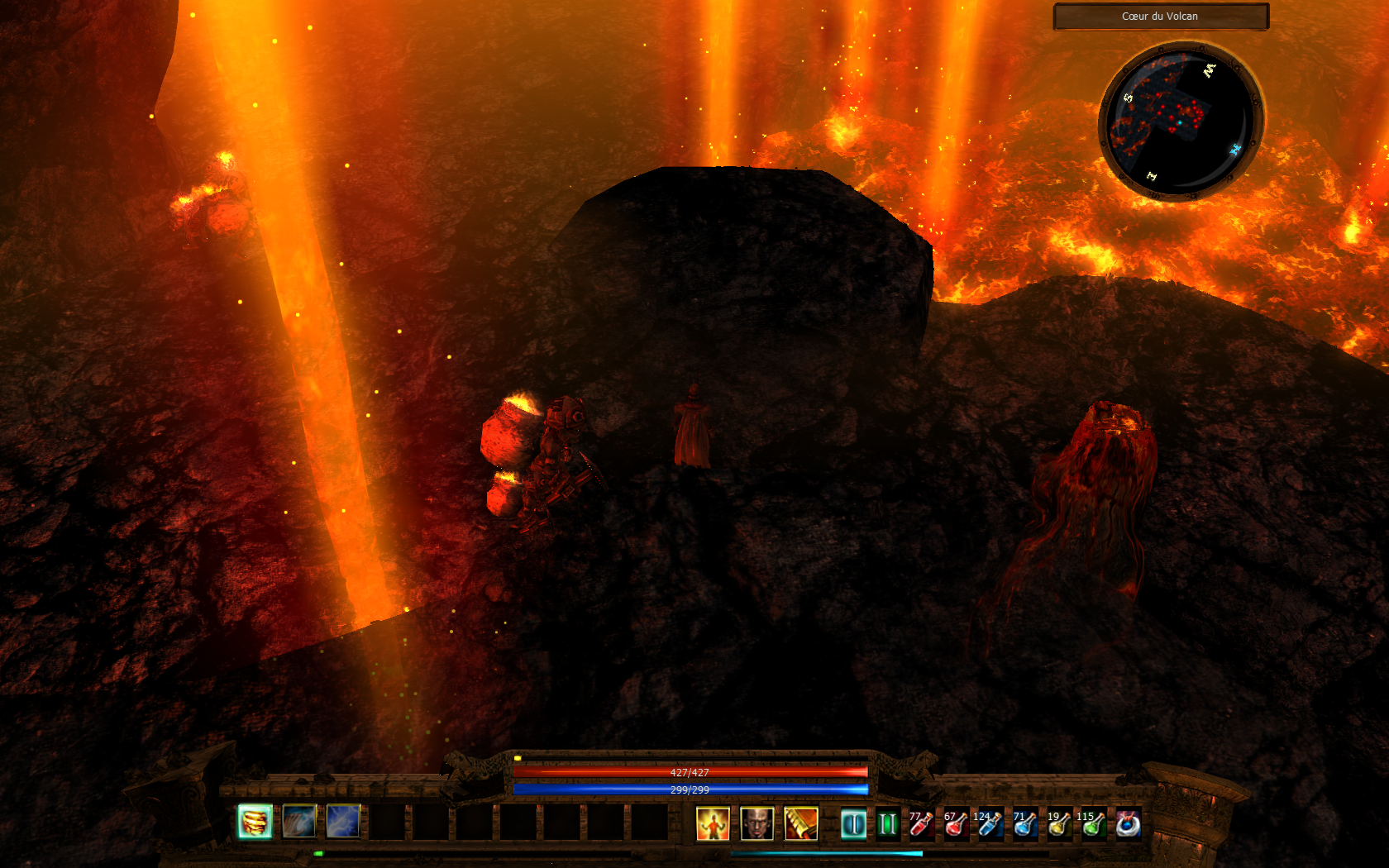
Task: Use the green potion (115)
Action: tap(1093, 823)
